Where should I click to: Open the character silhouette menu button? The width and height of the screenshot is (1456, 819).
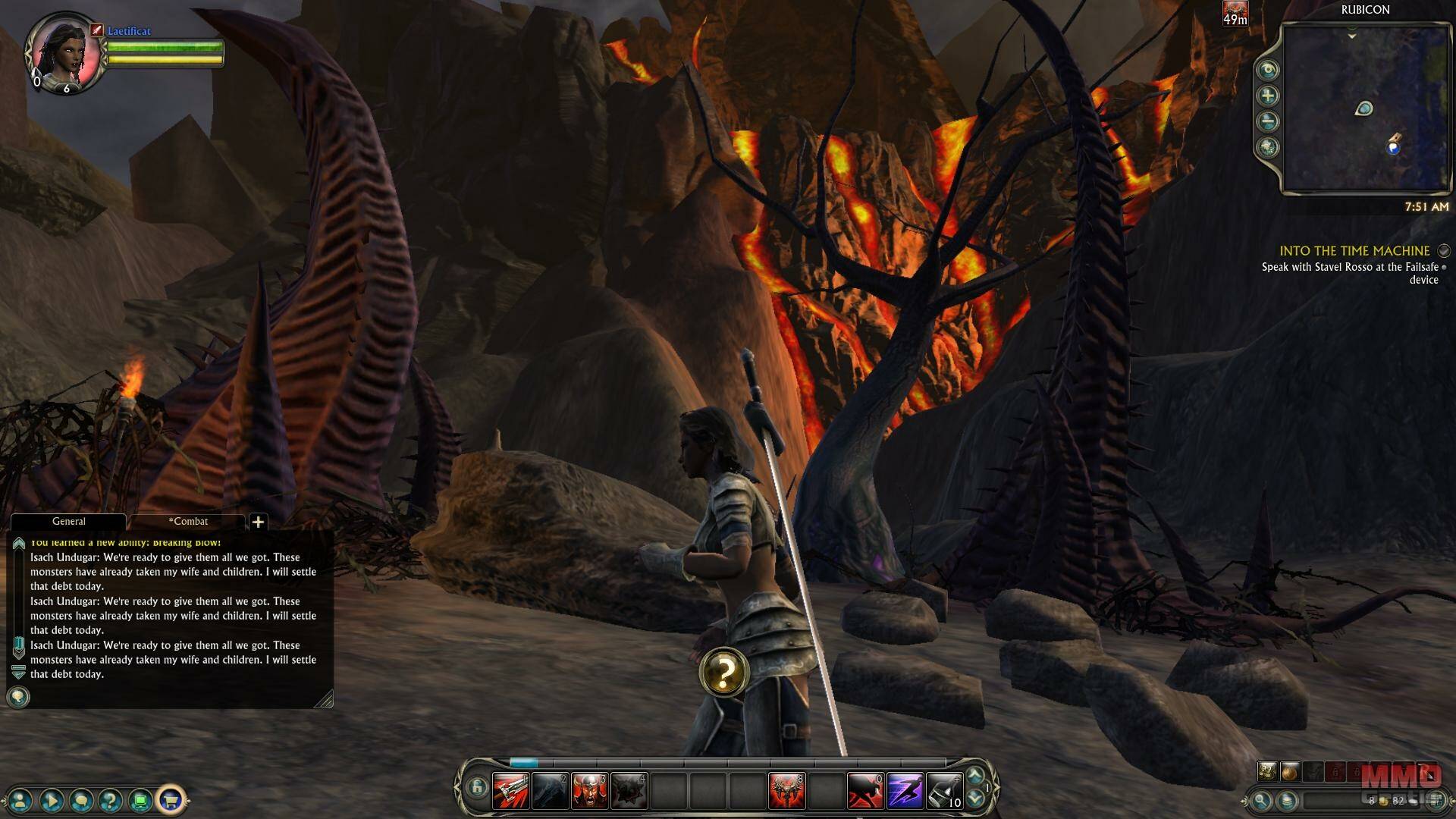(21, 799)
